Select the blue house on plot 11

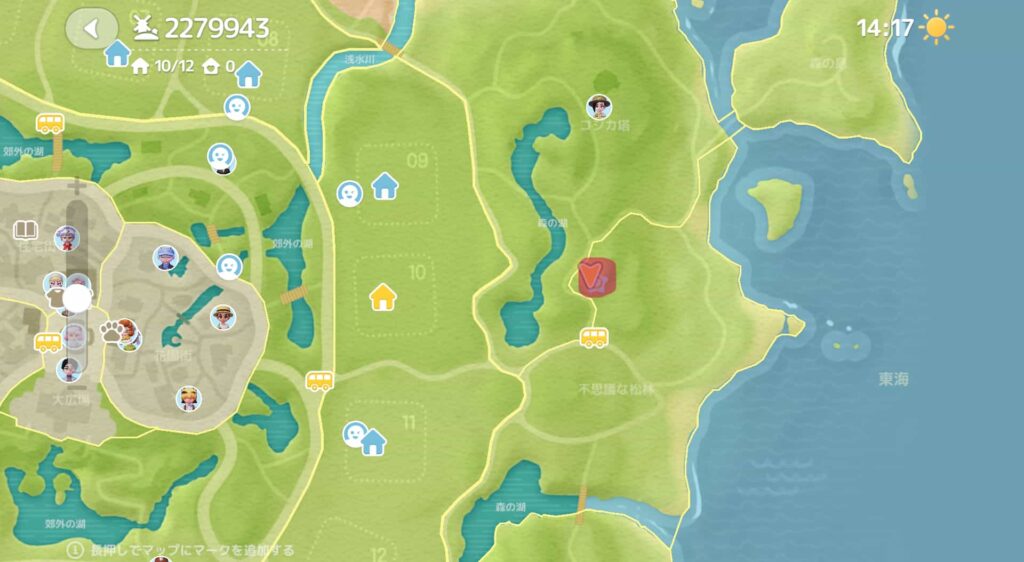pyautogui.click(x=374, y=441)
